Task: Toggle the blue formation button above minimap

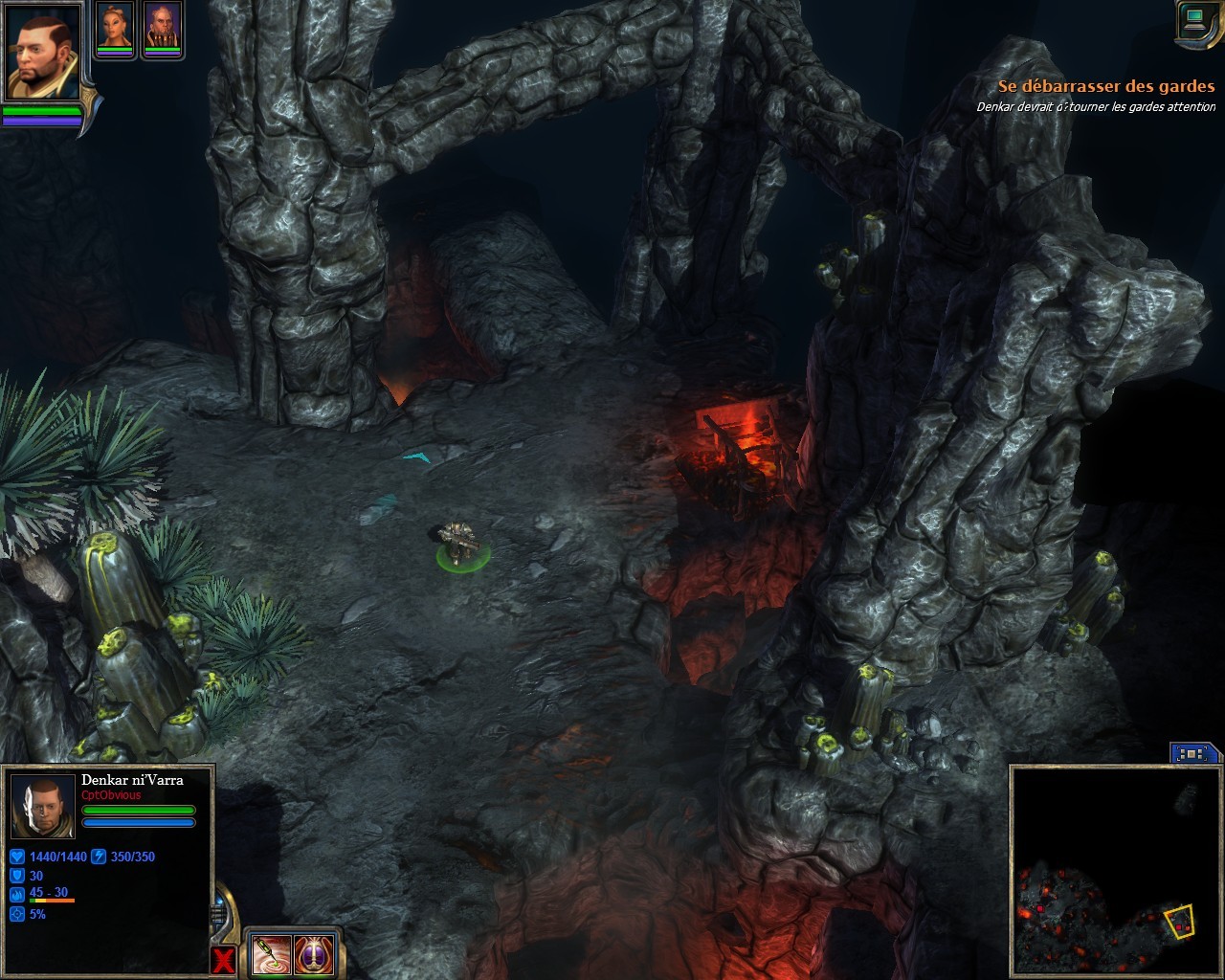Action: tap(1193, 753)
